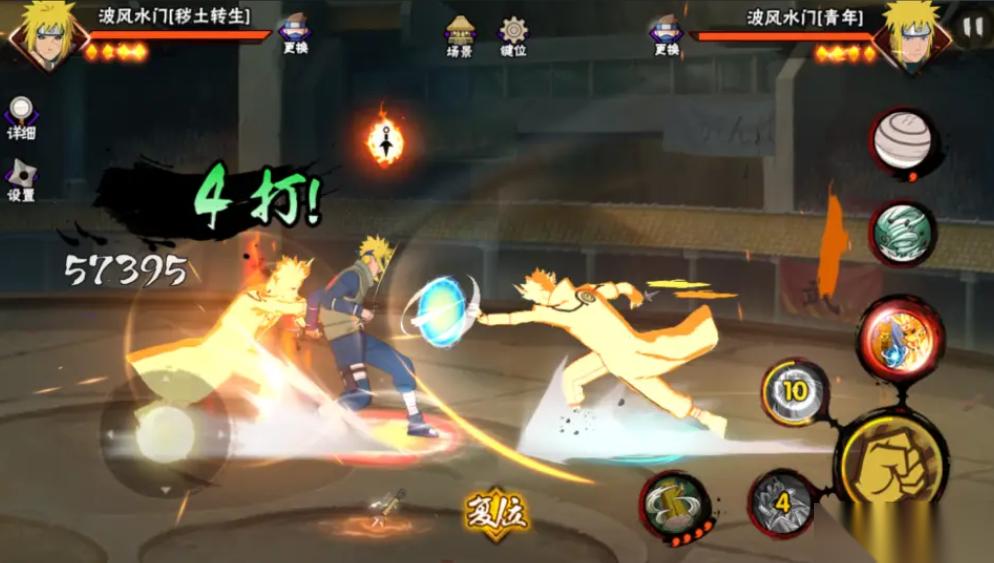Use the green scroll summon icon

675,505
